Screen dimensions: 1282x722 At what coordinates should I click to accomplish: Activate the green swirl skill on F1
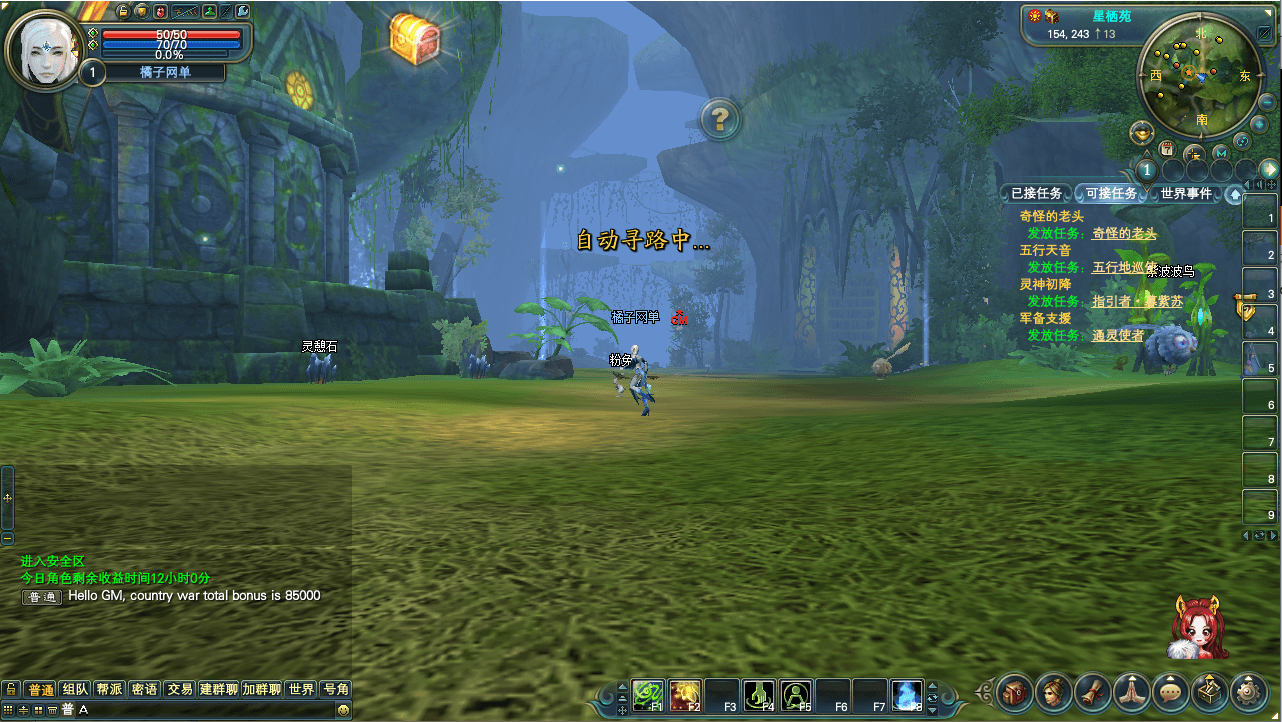coord(648,692)
